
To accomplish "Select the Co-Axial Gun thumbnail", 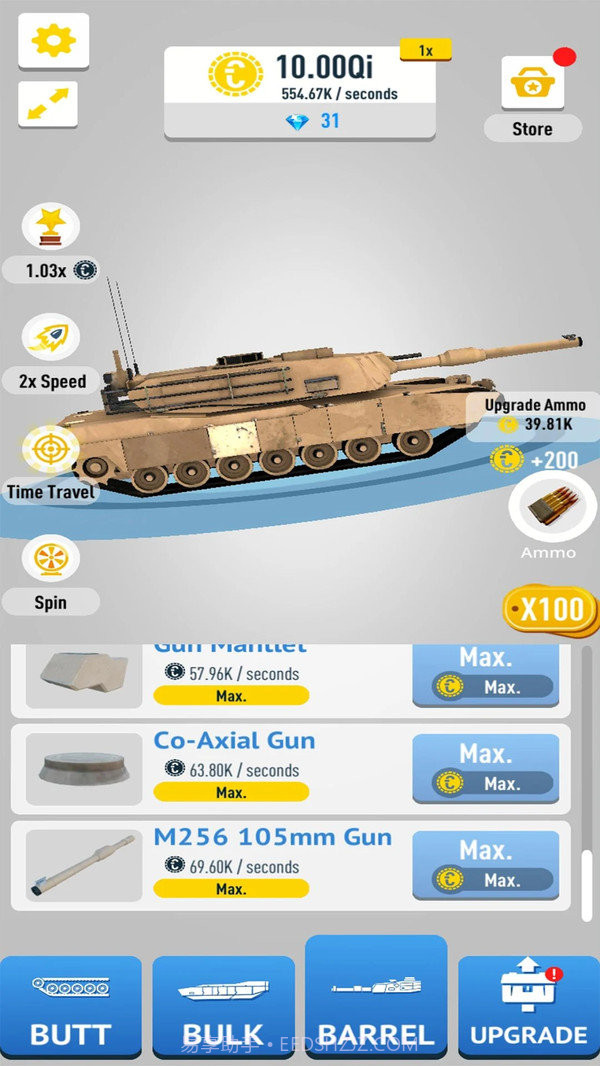I will point(84,768).
